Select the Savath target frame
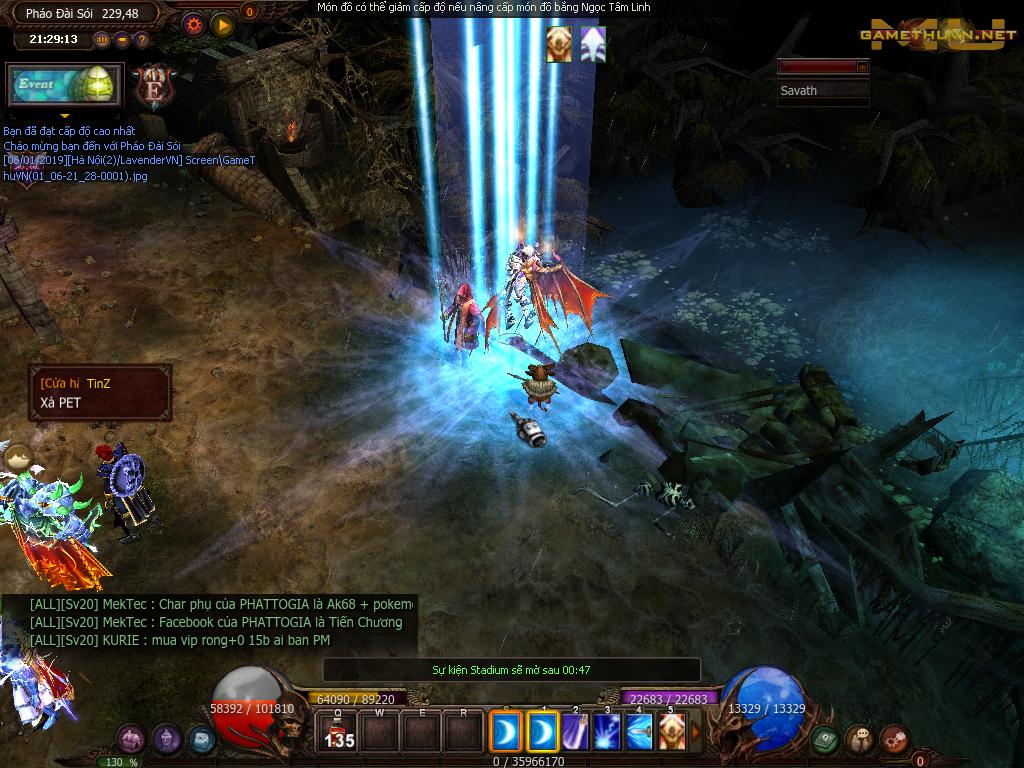Image resolution: width=1024 pixels, height=768 pixels. [x=824, y=90]
